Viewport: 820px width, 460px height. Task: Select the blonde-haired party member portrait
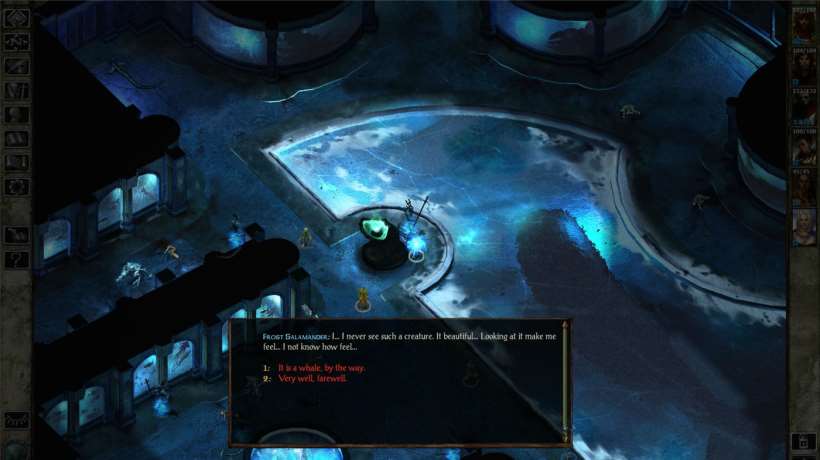coord(803,226)
